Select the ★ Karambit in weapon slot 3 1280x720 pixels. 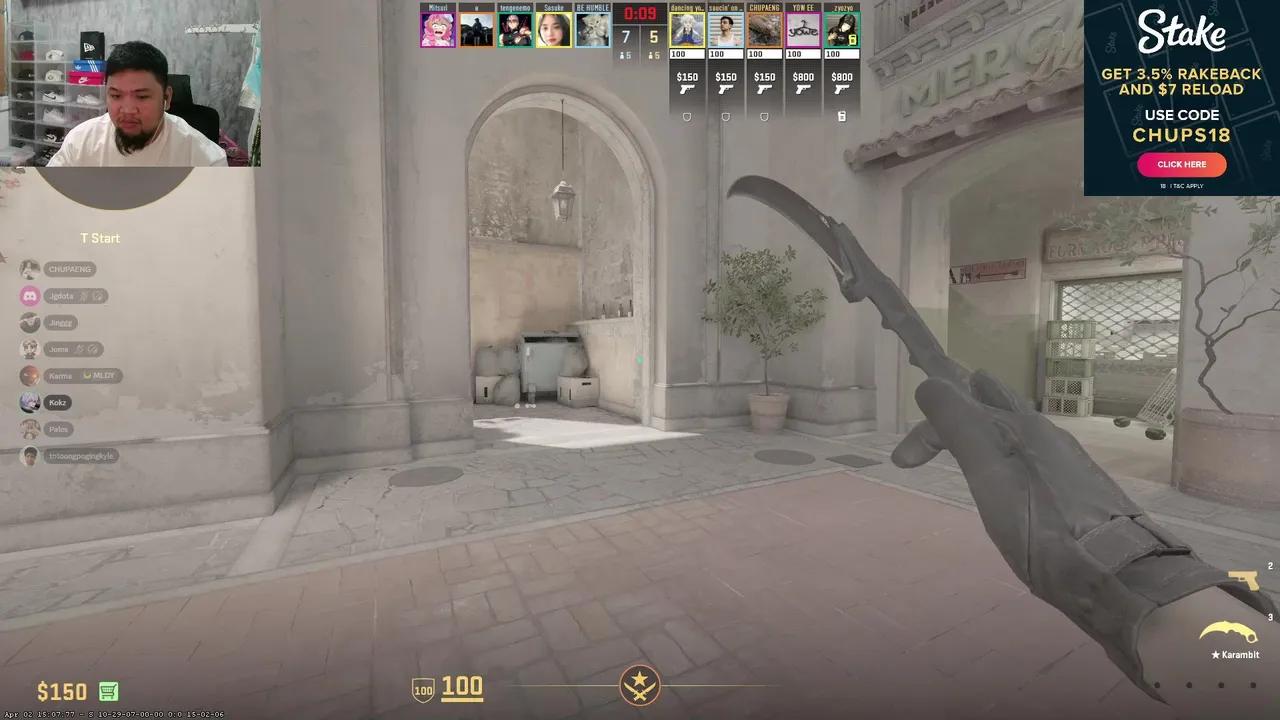point(1228,632)
